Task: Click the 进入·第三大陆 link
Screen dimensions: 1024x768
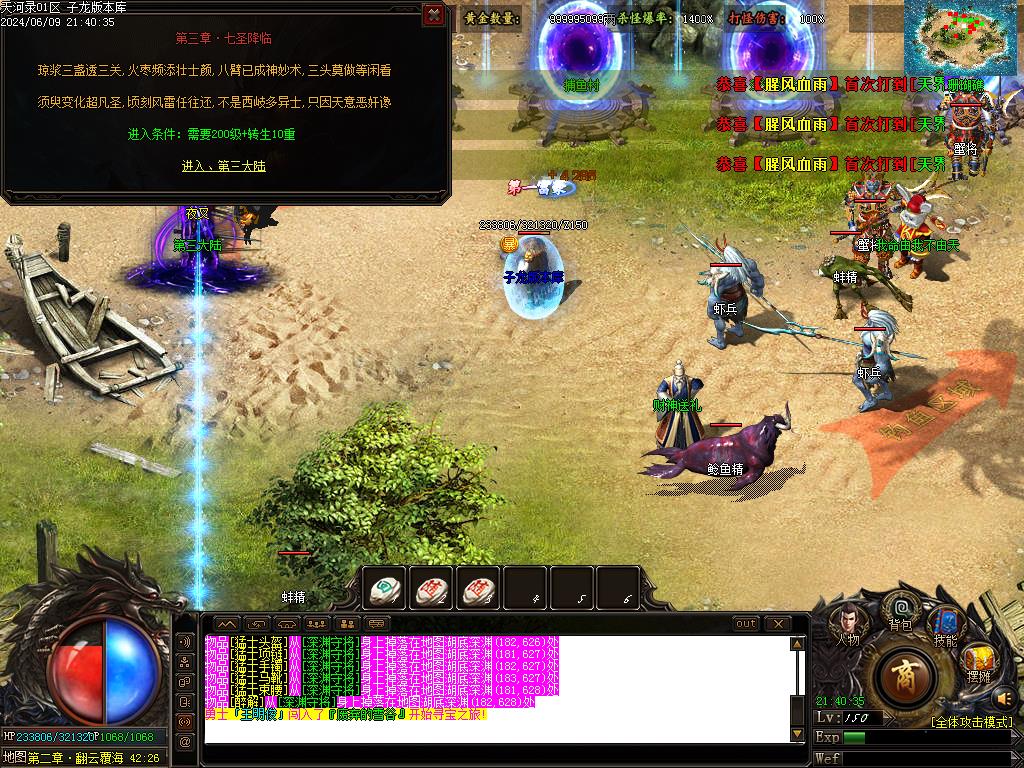Action: tap(224, 166)
